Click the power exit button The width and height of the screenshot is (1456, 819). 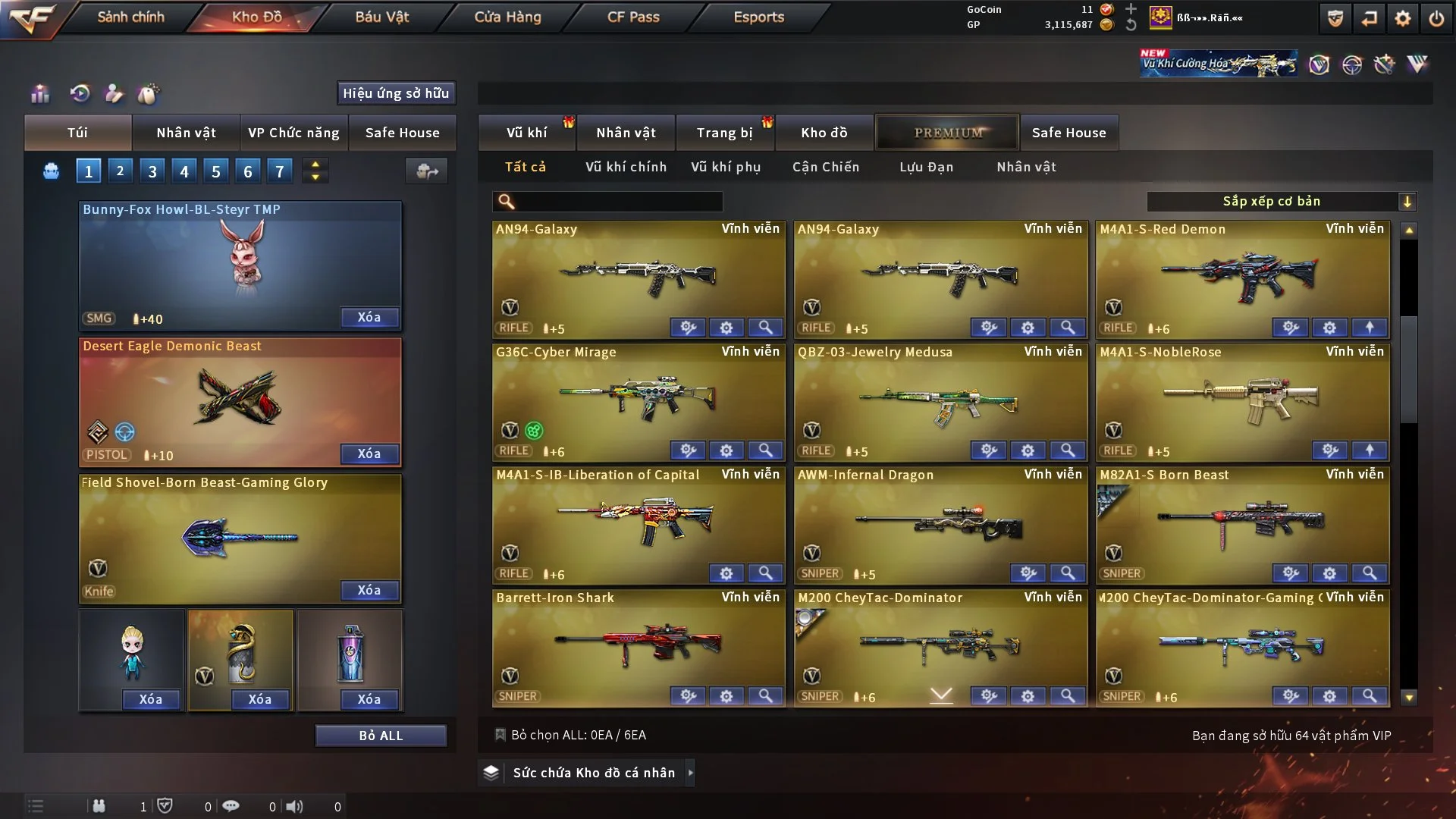1436,18
